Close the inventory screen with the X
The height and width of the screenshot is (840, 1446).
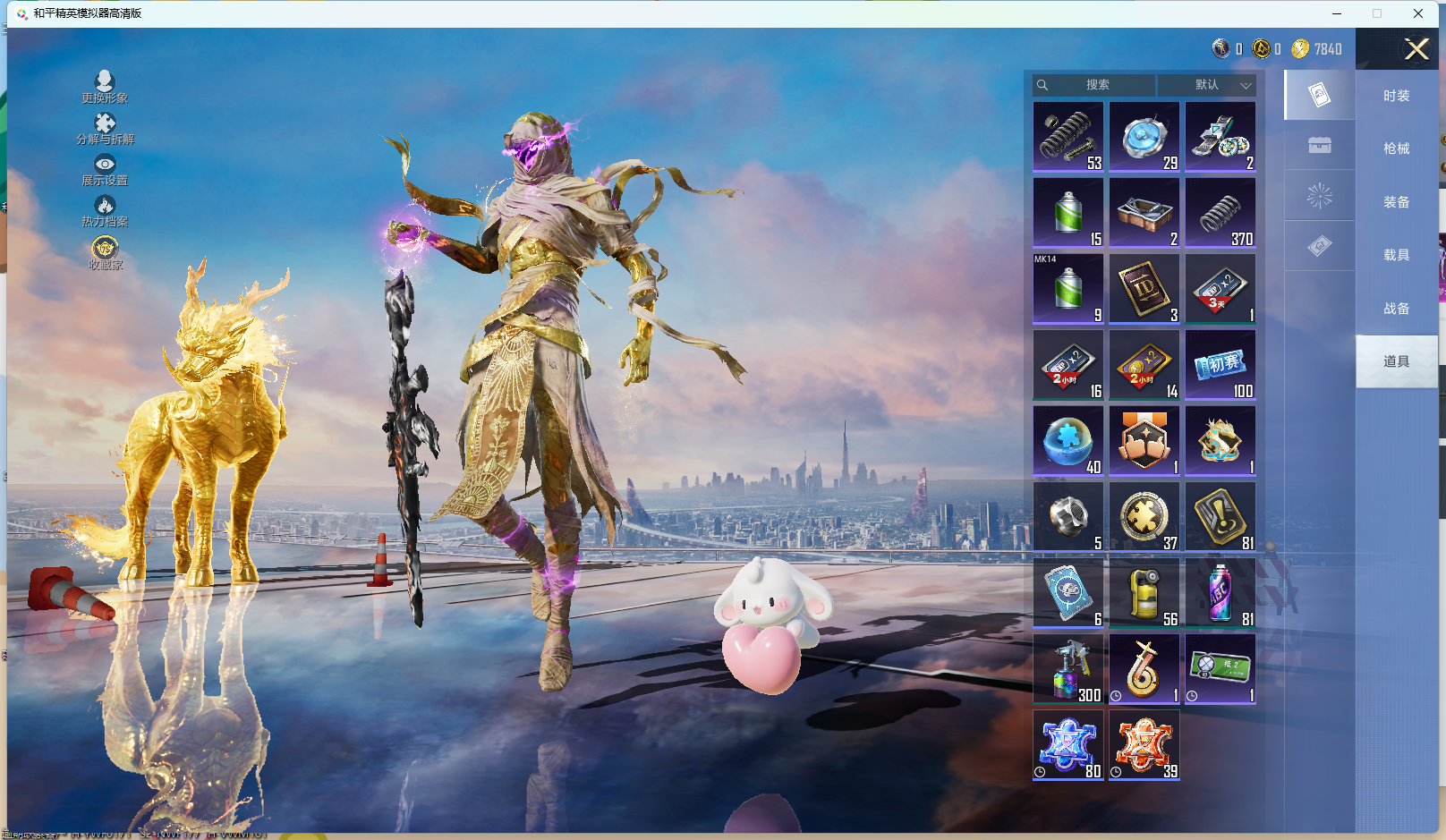click(x=1416, y=49)
